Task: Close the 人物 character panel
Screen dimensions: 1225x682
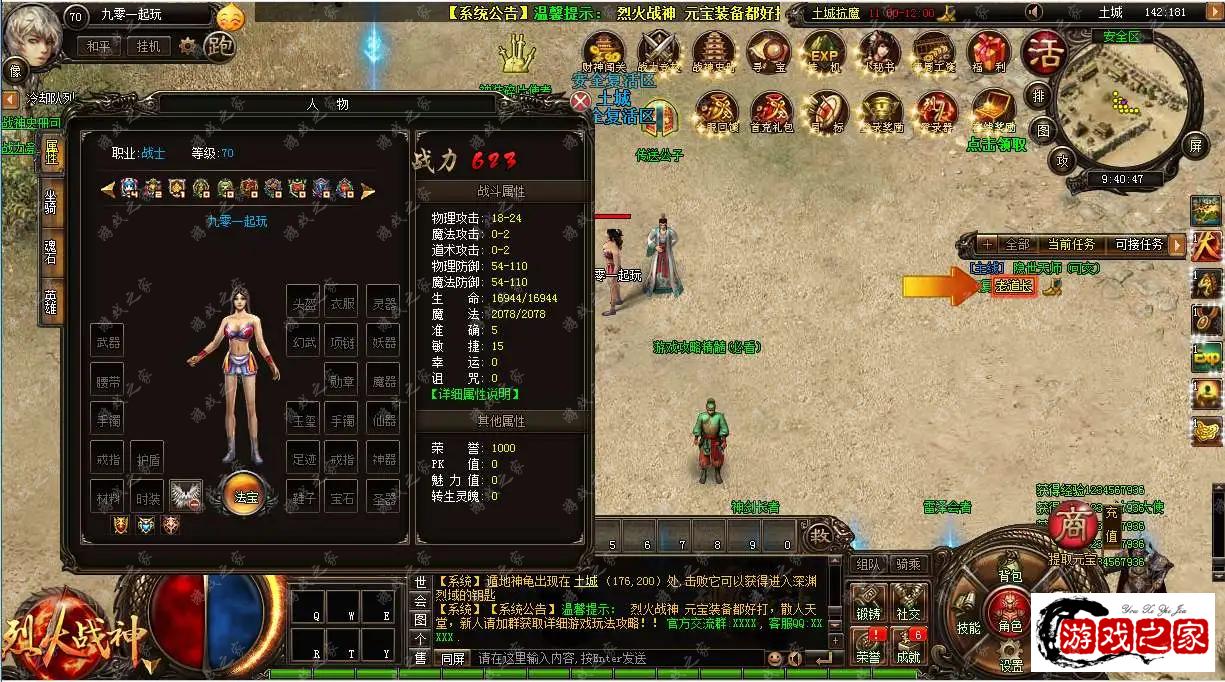Action: point(581,101)
